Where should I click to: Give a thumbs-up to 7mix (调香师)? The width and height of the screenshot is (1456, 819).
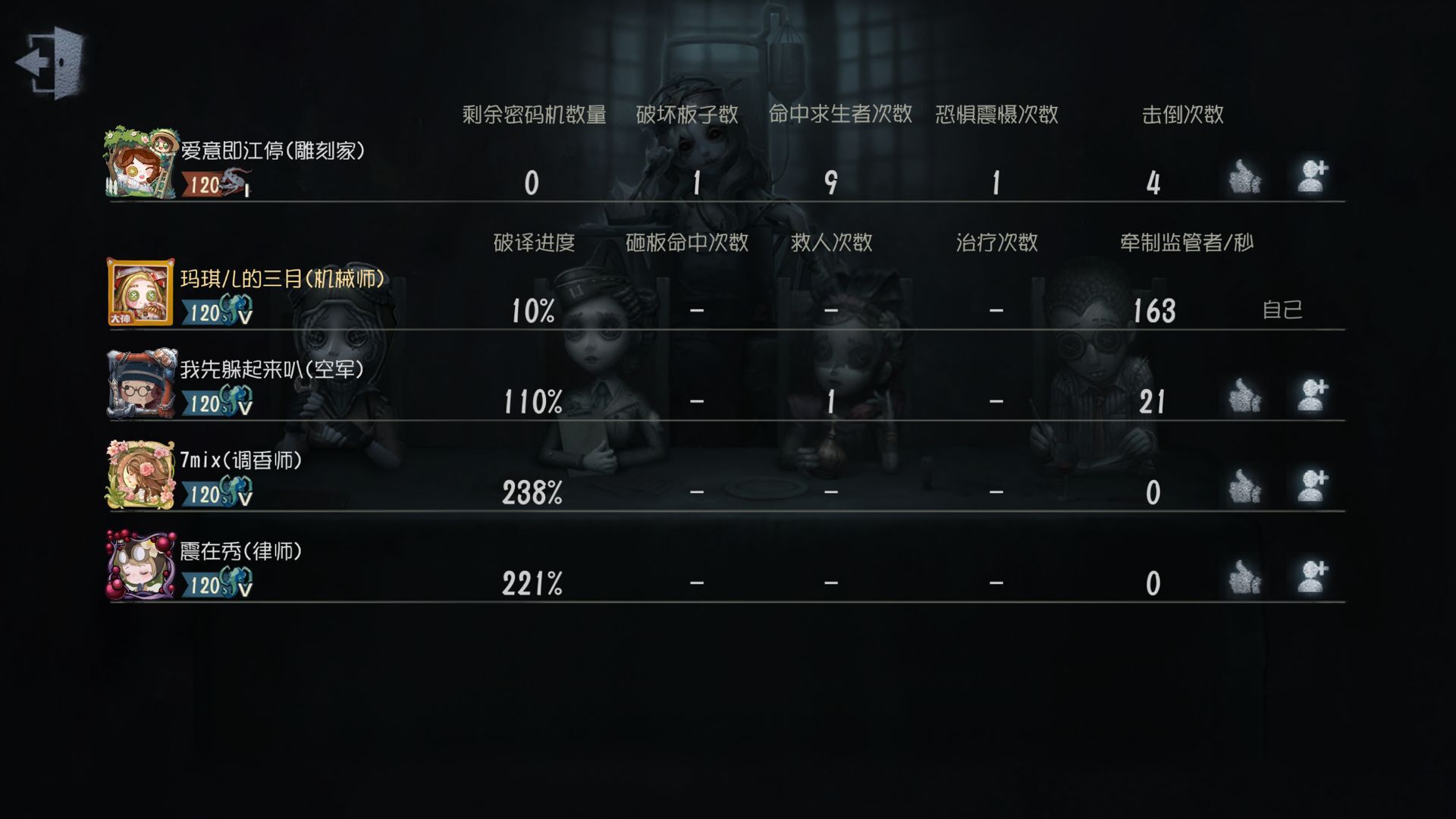pyautogui.click(x=1244, y=487)
